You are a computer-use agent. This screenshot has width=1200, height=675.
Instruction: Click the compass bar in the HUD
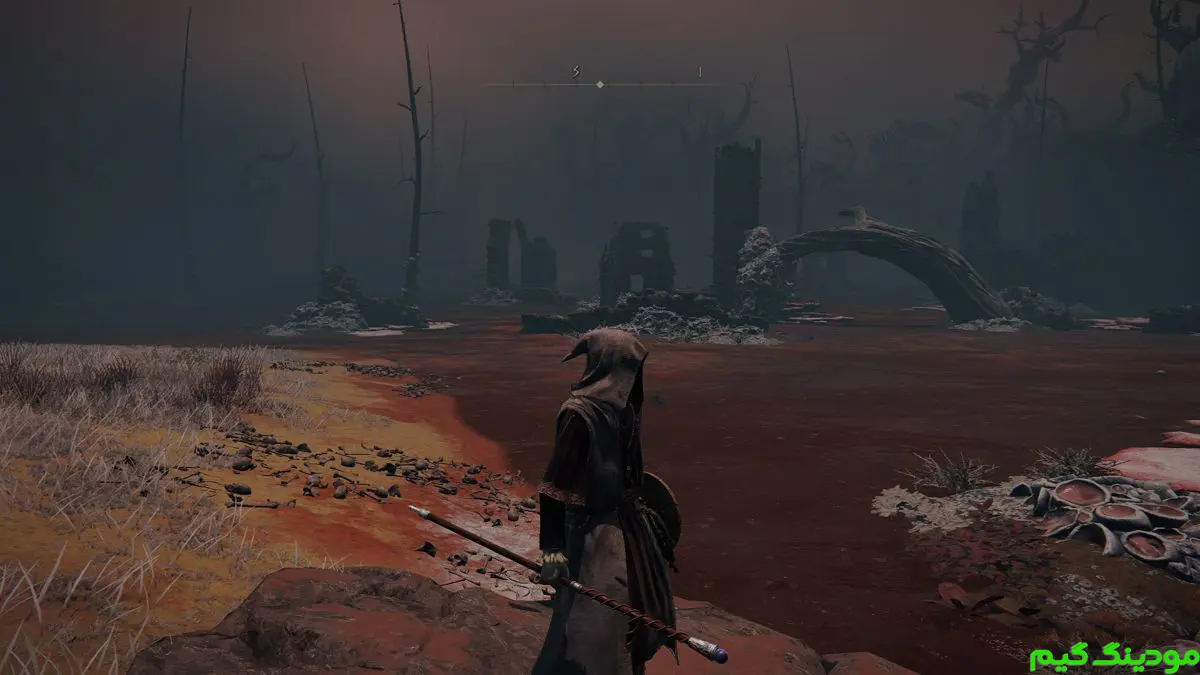pos(600,84)
